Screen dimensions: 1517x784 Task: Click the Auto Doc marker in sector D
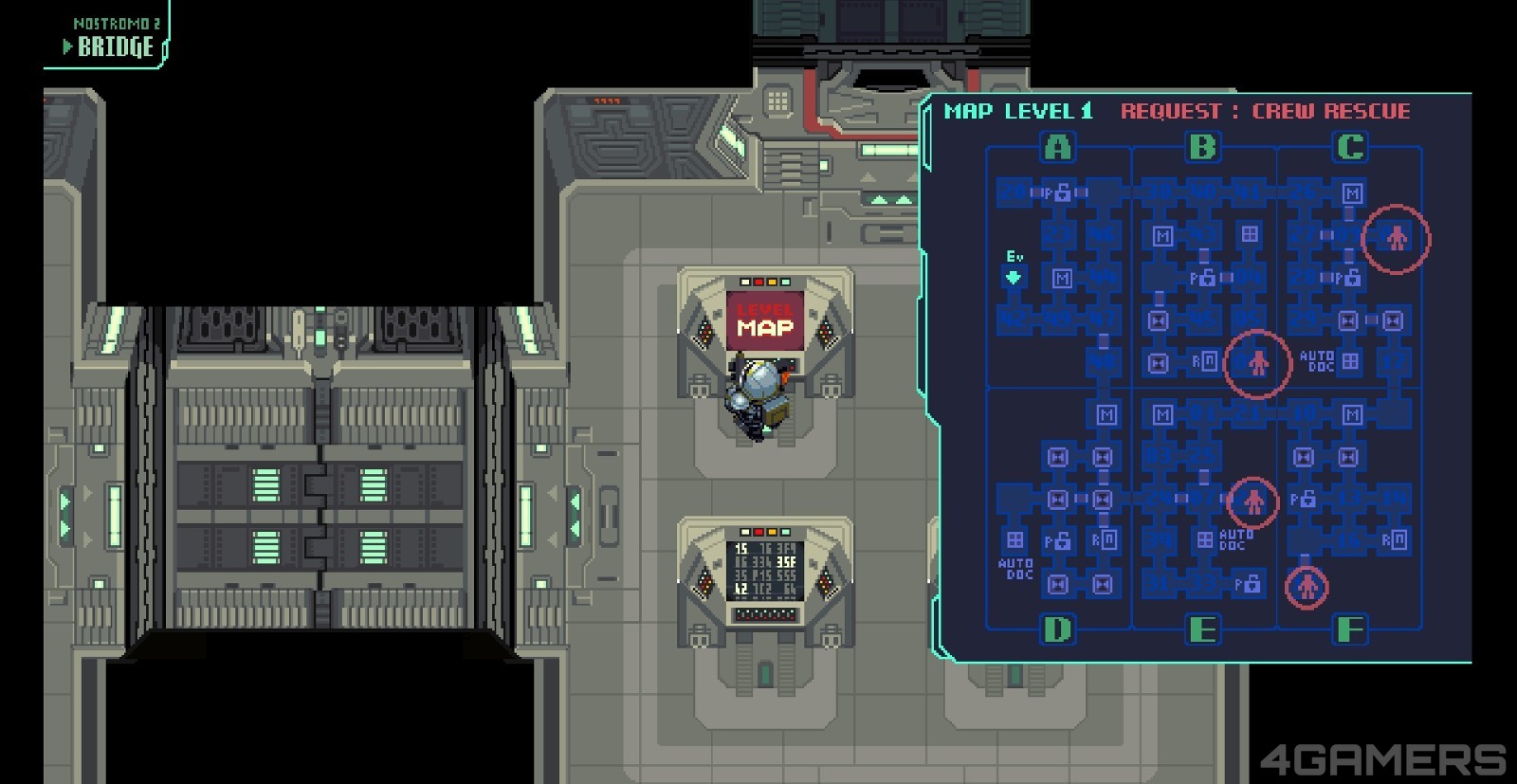coord(1015,553)
